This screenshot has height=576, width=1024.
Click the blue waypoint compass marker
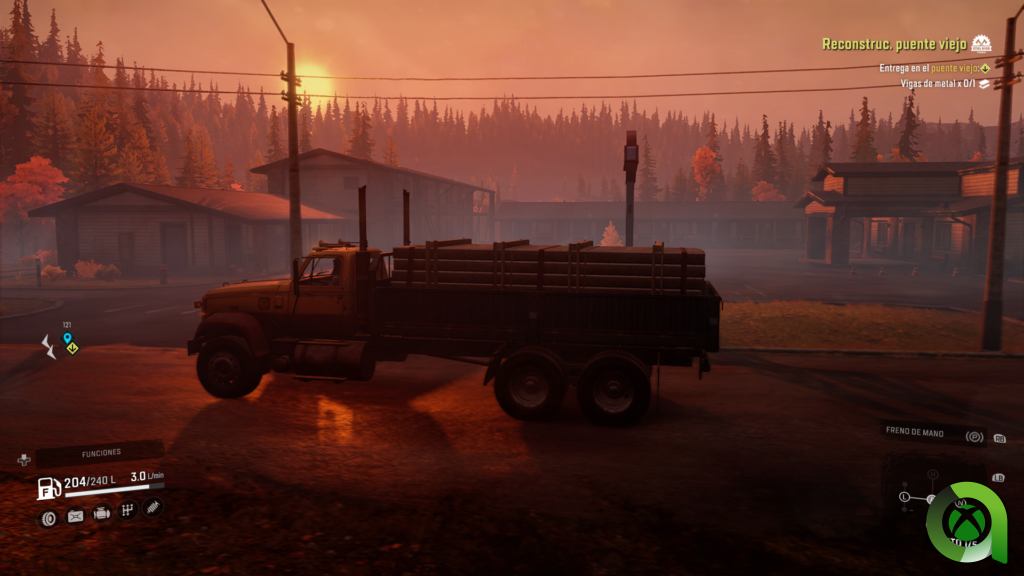(67, 339)
